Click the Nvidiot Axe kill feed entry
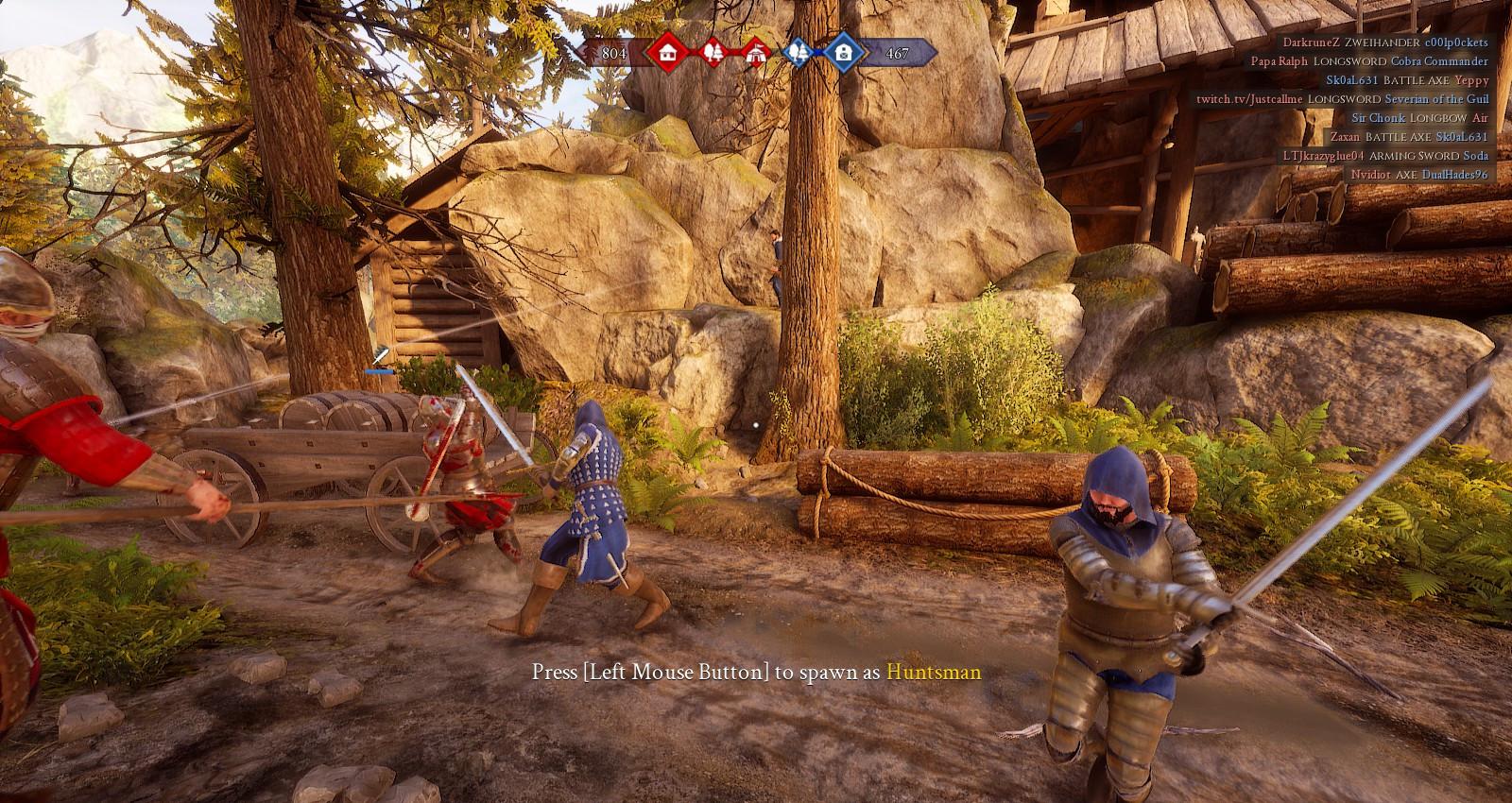Viewport: 1512px width, 803px height. [1418, 175]
